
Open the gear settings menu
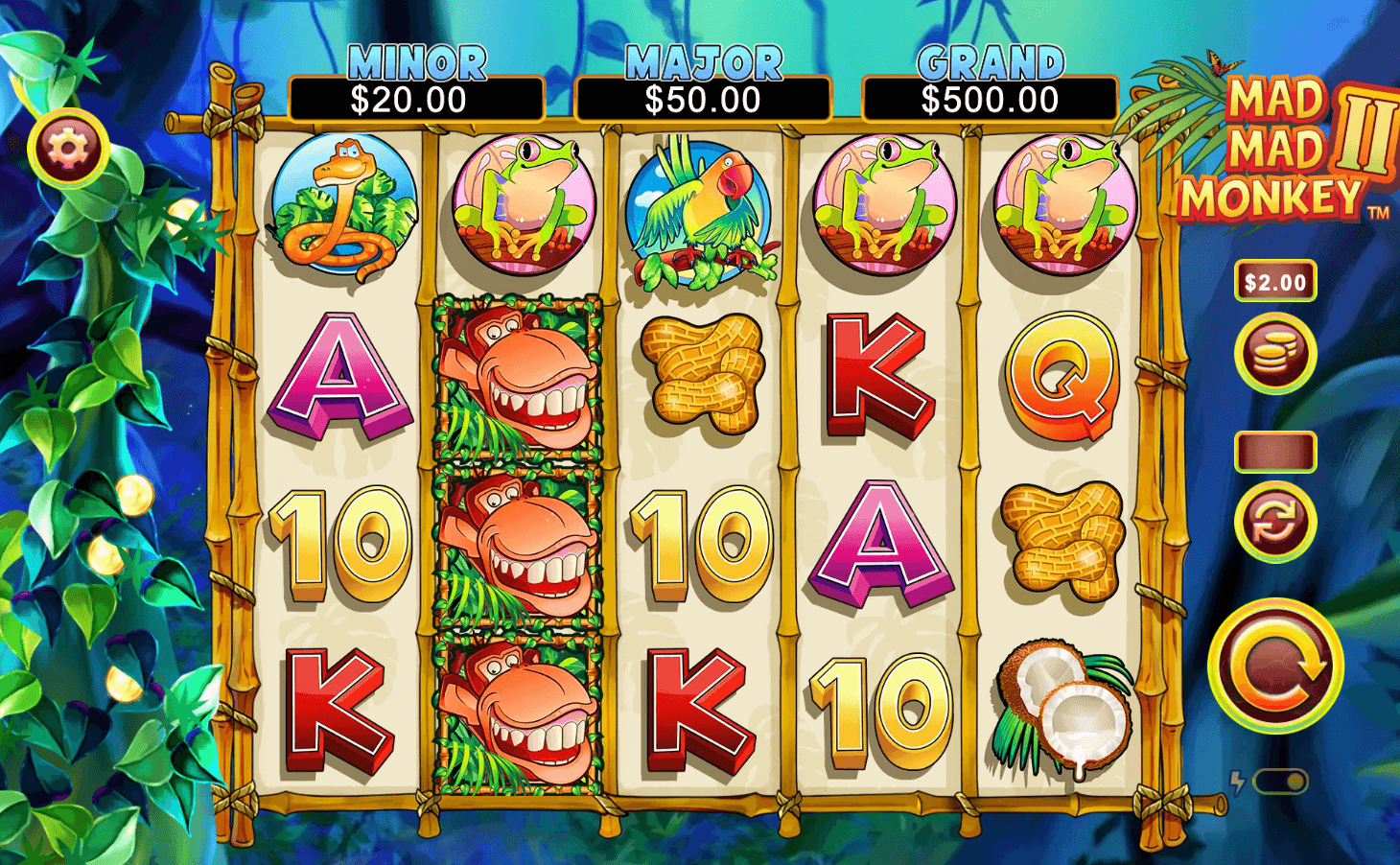click(67, 148)
